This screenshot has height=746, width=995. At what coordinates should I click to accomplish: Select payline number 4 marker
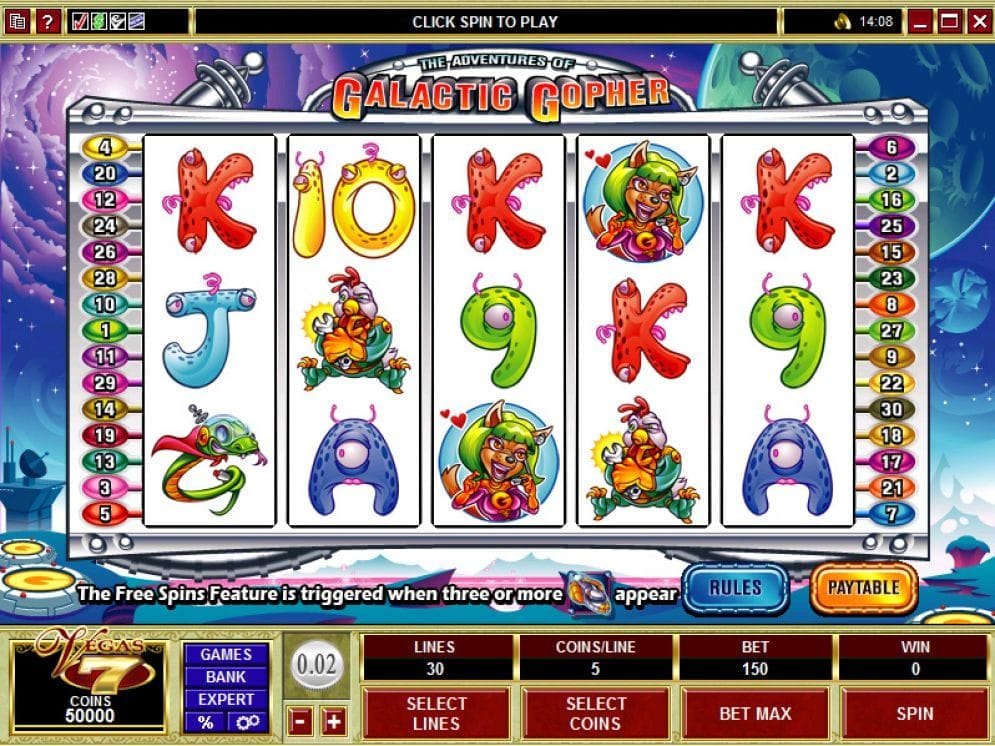pyautogui.click(x=105, y=147)
